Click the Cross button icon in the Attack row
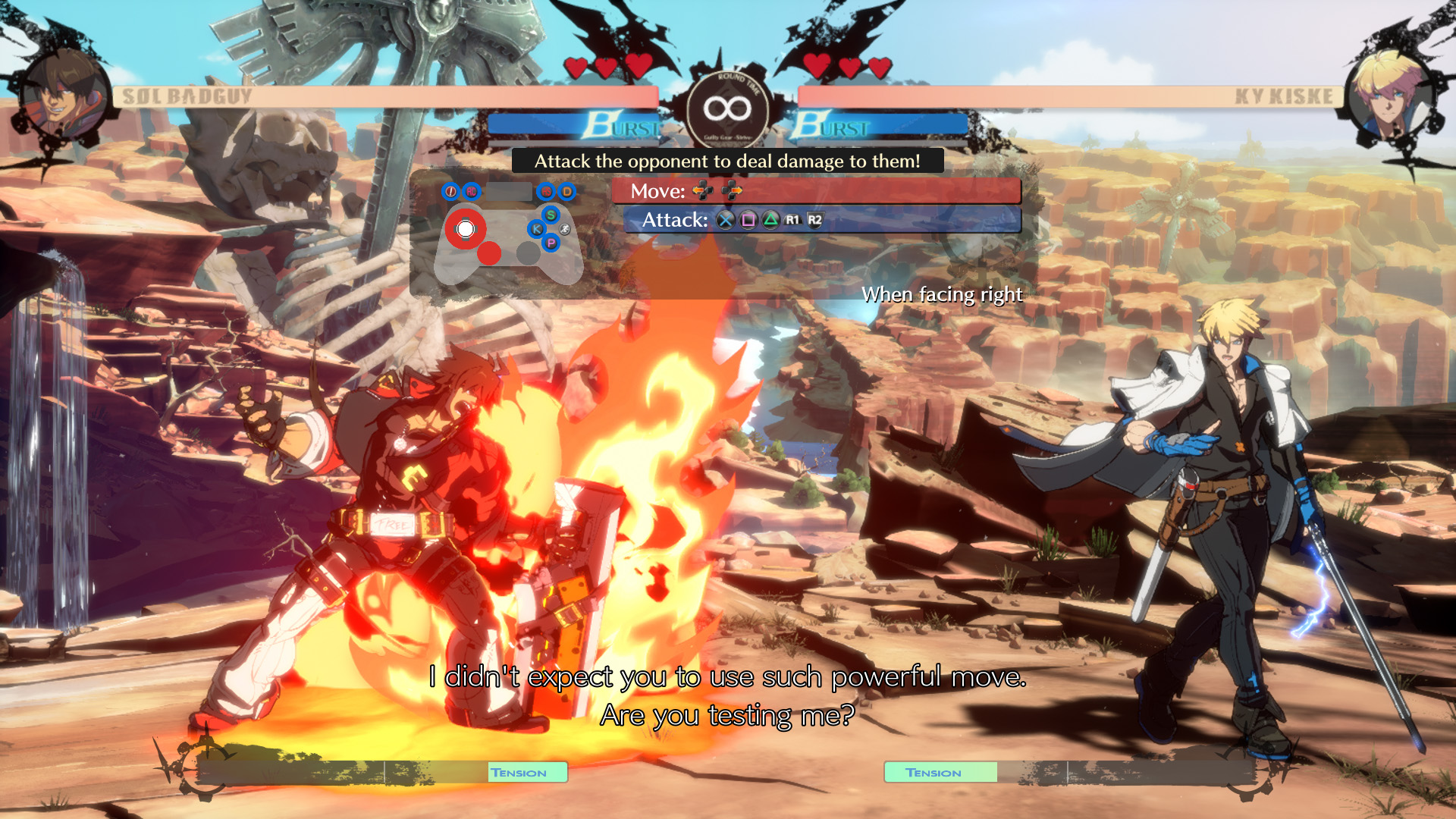This screenshot has height=819, width=1456. click(726, 221)
